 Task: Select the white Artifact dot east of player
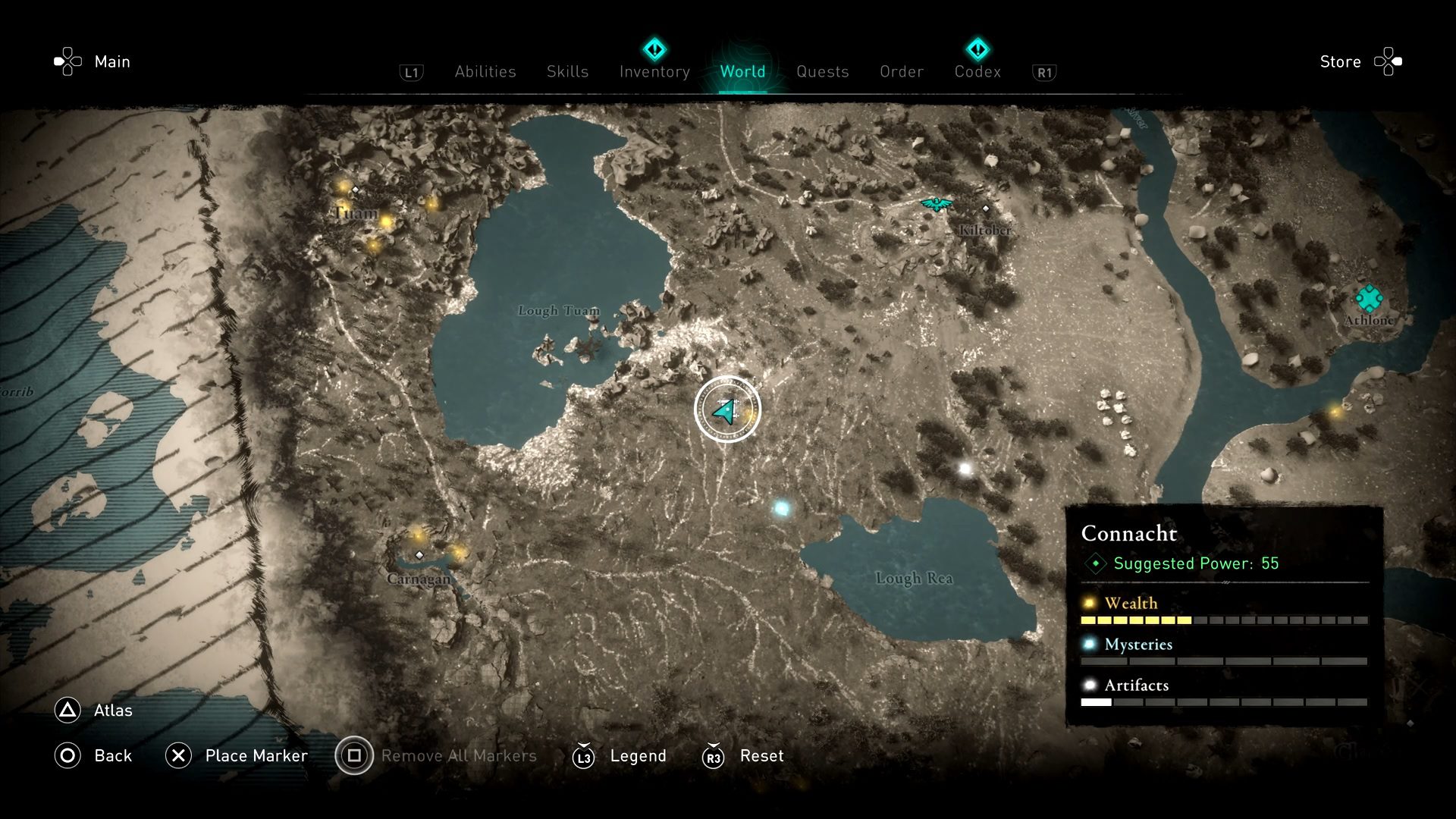(964, 468)
